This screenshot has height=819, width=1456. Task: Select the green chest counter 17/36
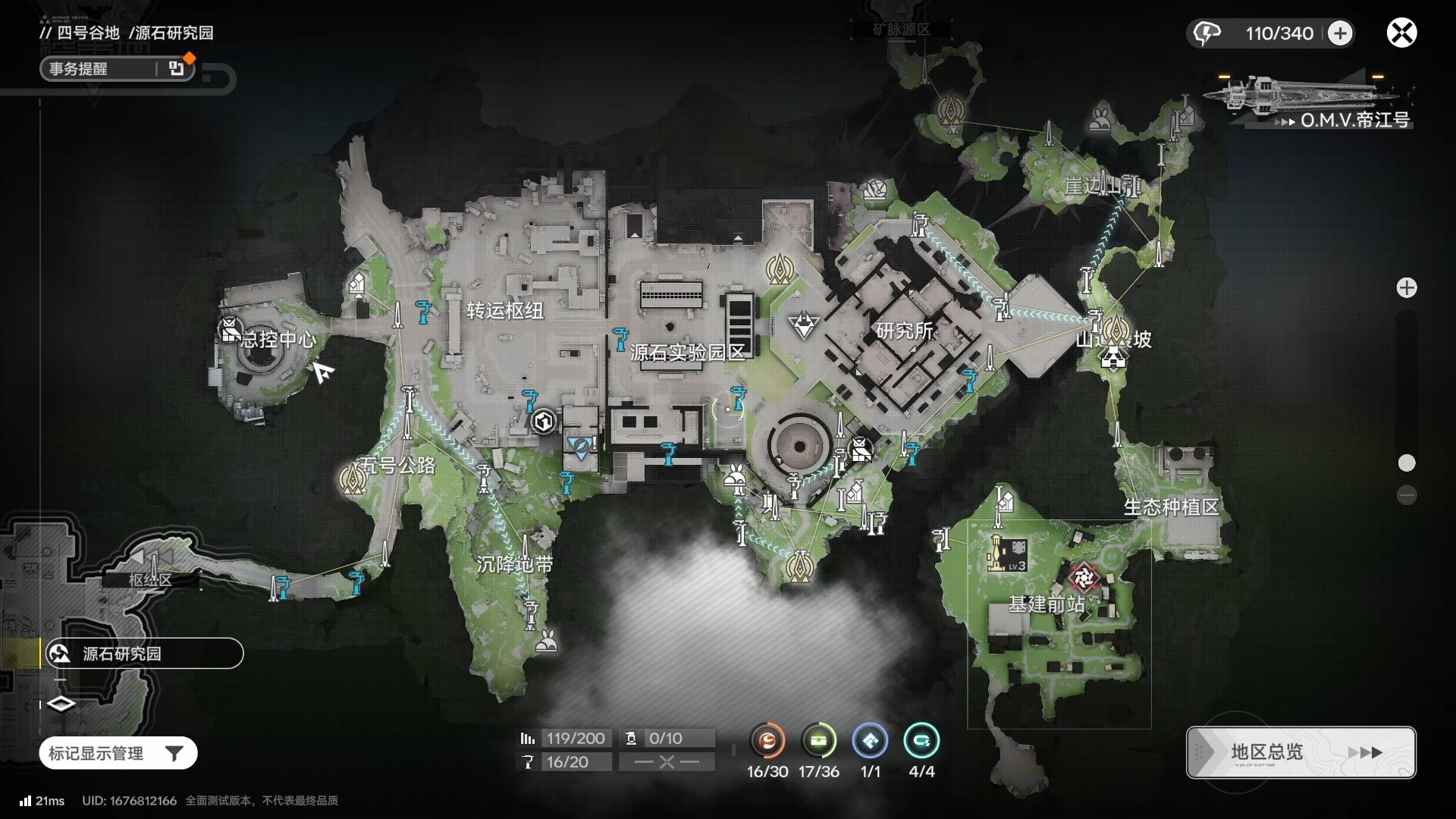pyautogui.click(x=819, y=741)
